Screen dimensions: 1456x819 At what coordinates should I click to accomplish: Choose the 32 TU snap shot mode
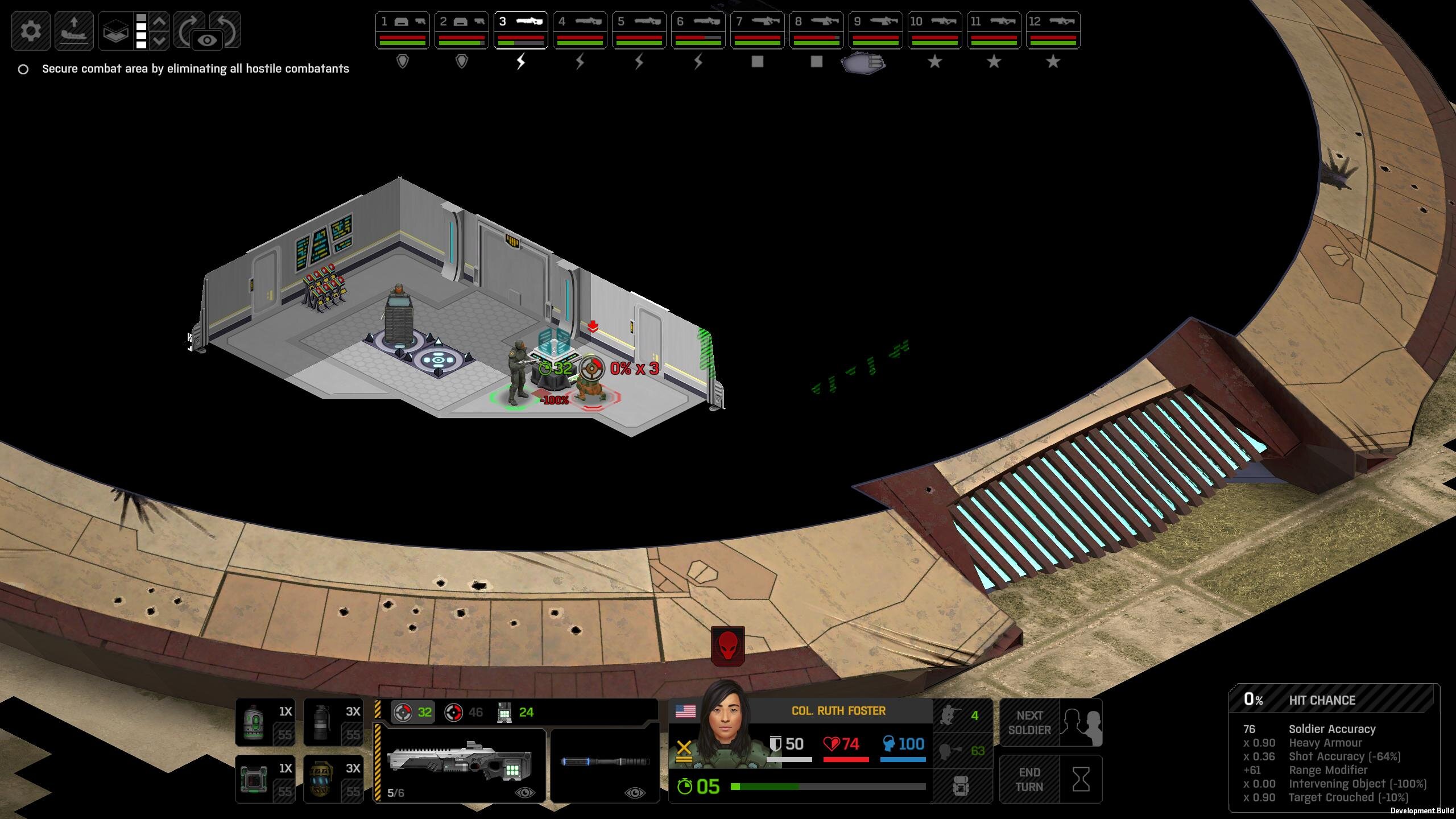tap(413, 712)
